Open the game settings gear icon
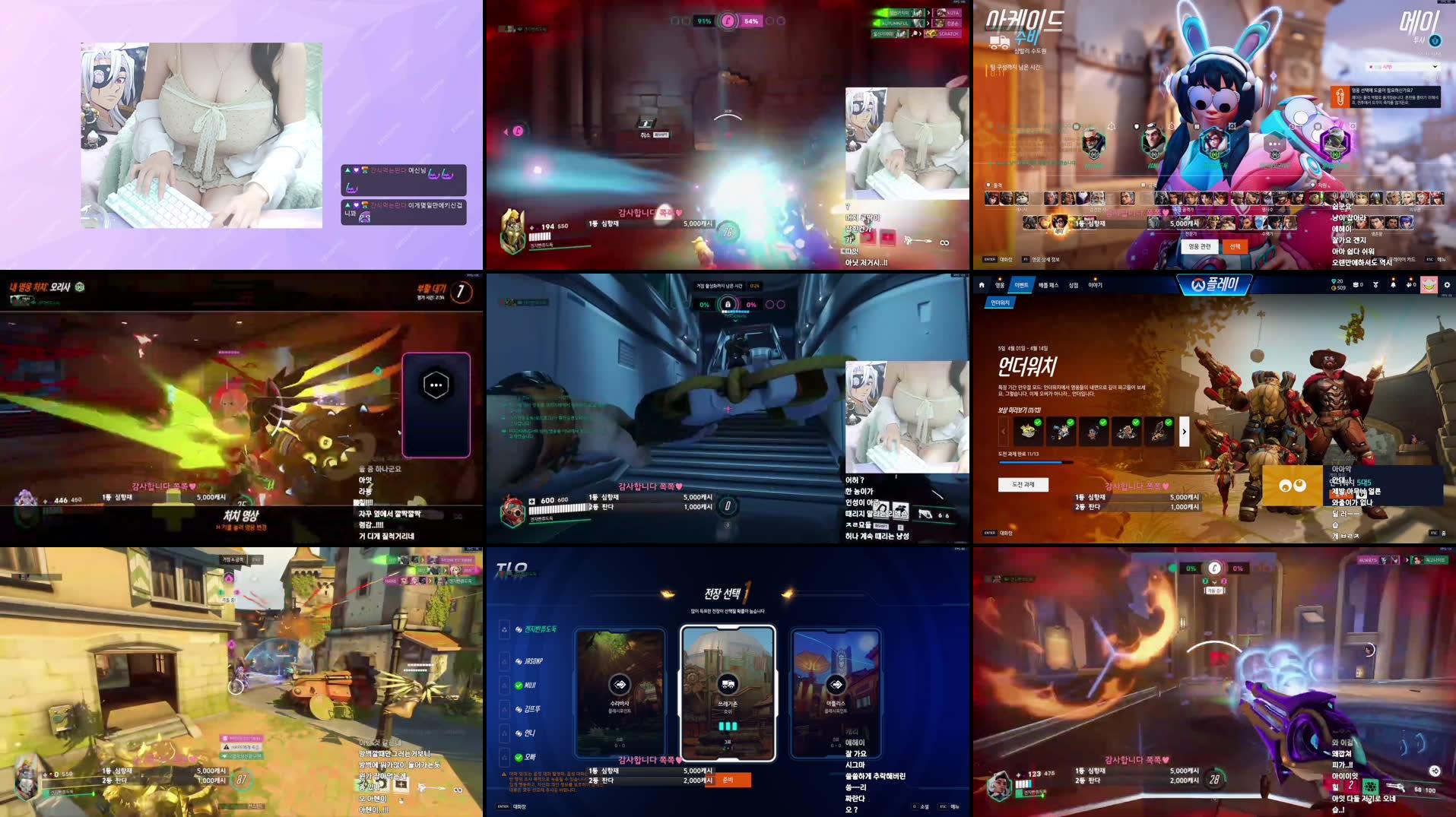This screenshot has height=817, width=1456. [x=1448, y=284]
